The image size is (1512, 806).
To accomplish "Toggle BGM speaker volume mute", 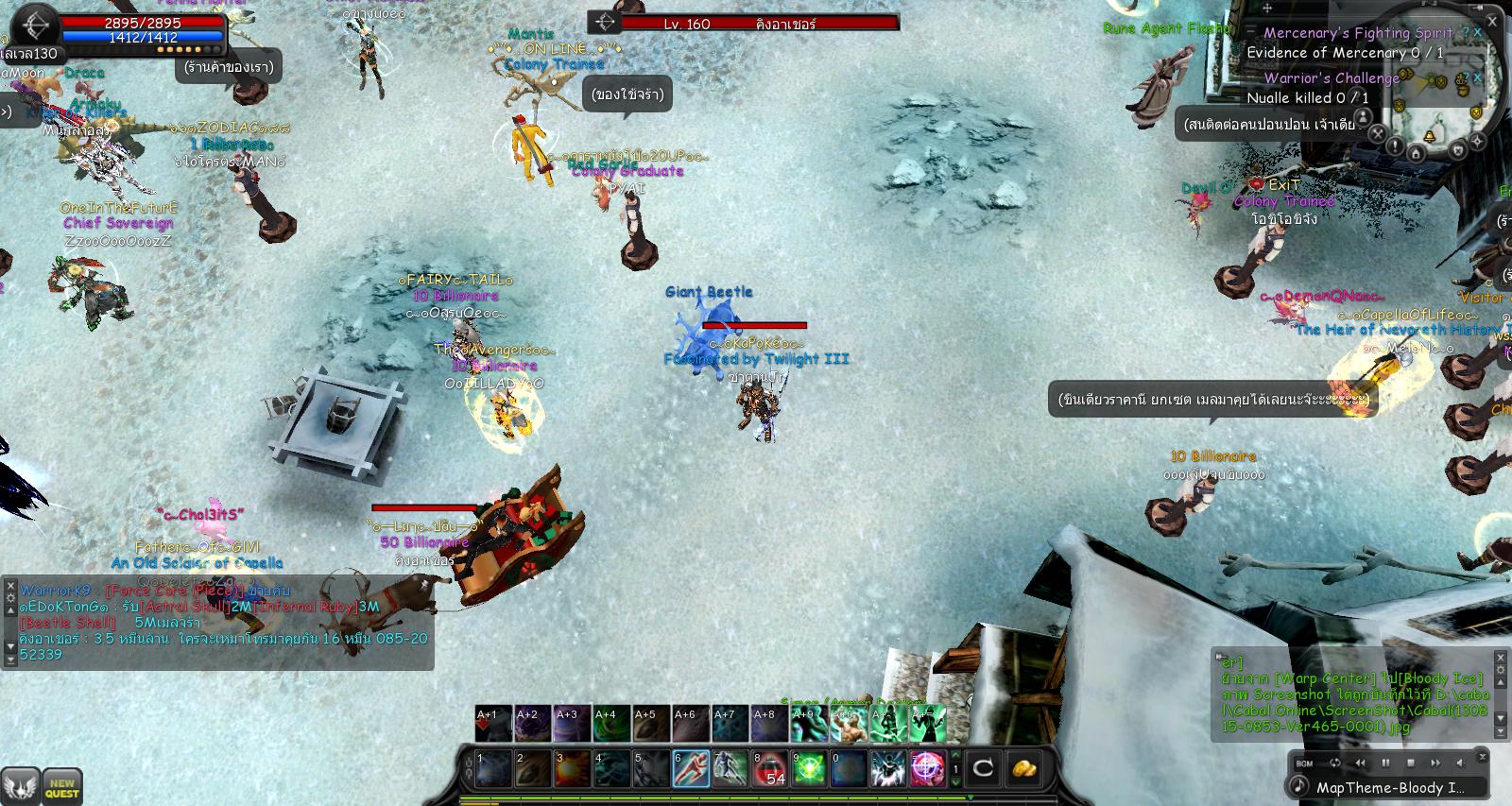I will point(1460,763).
